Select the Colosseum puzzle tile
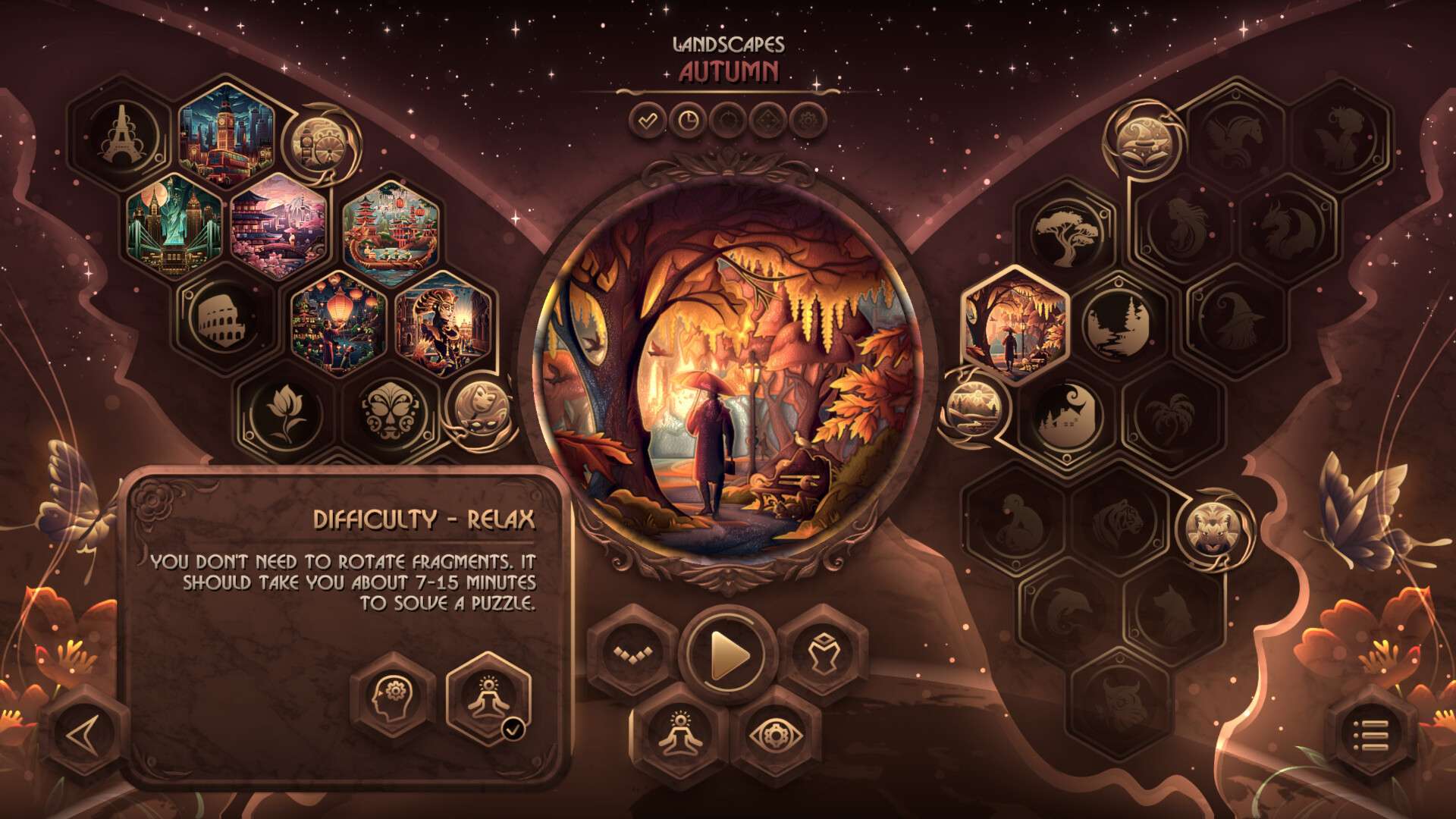The height and width of the screenshot is (819, 1456). pyautogui.click(x=224, y=318)
